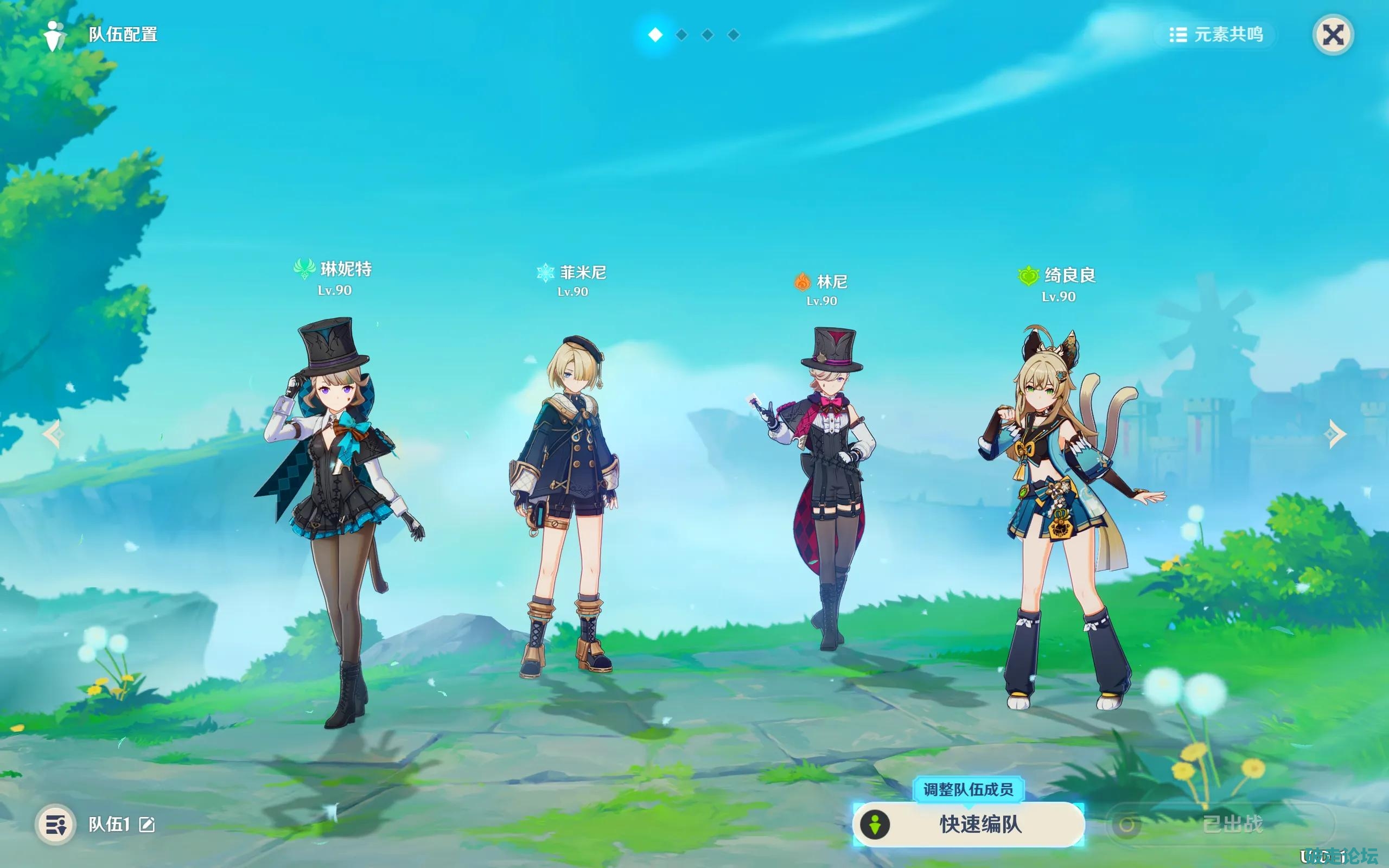Jump to the second party page dot
Viewport: 1389px width, 868px height.
pos(682,35)
